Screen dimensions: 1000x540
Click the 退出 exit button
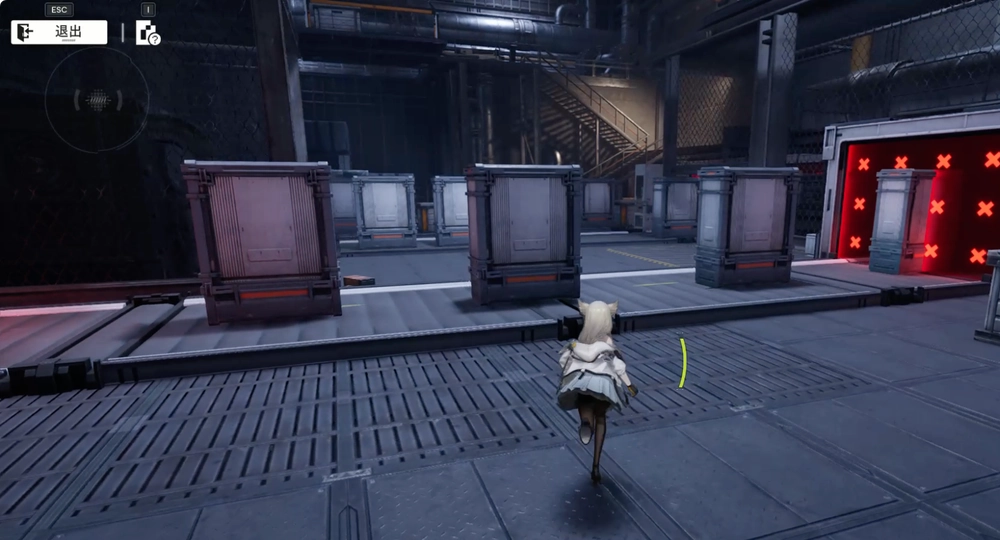[x=59, y=32]
